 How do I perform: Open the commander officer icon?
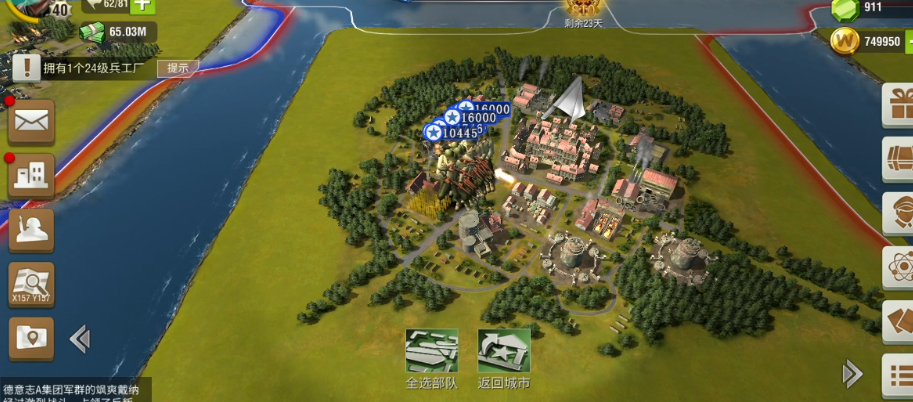(x=31, y=230)
